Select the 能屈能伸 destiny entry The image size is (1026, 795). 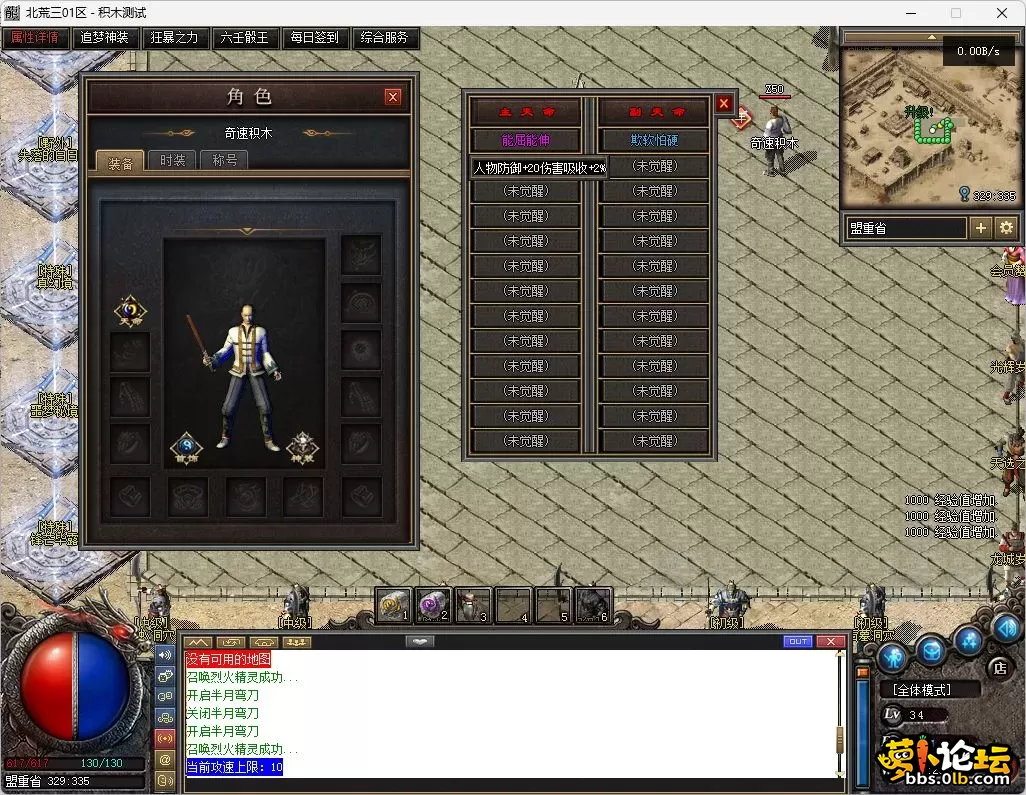526,140
